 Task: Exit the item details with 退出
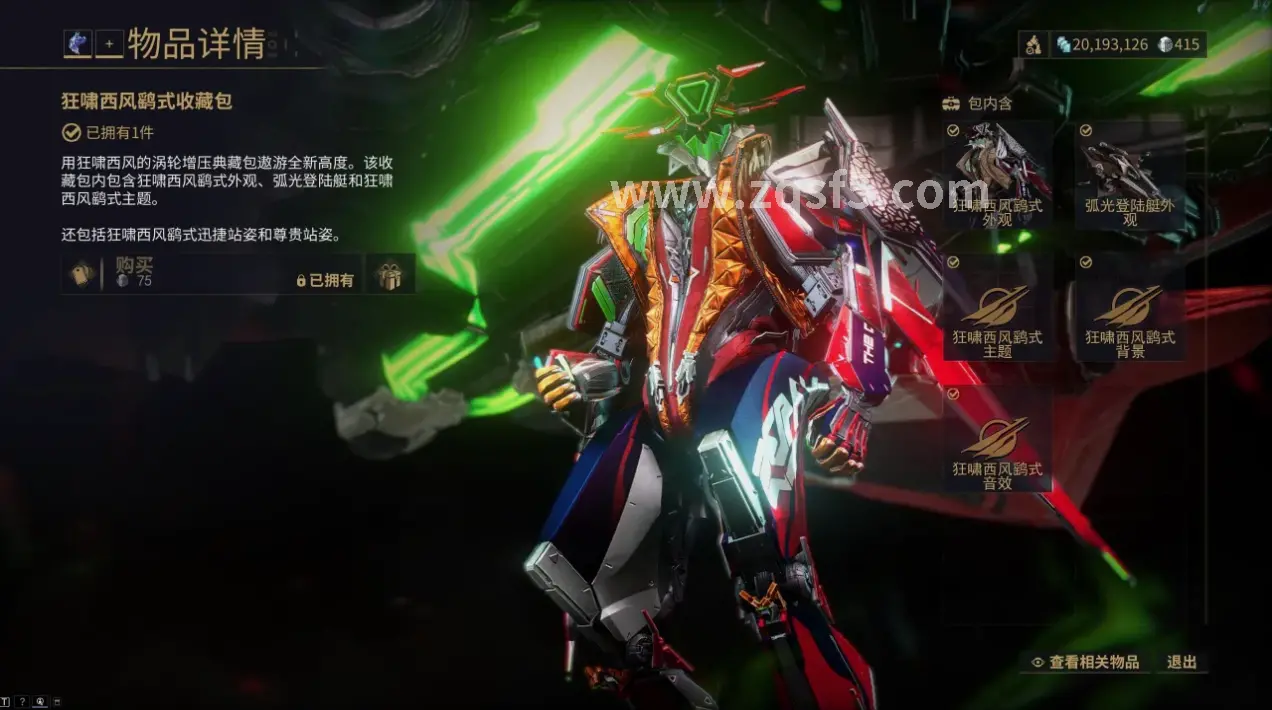(x=1181, y=662)
